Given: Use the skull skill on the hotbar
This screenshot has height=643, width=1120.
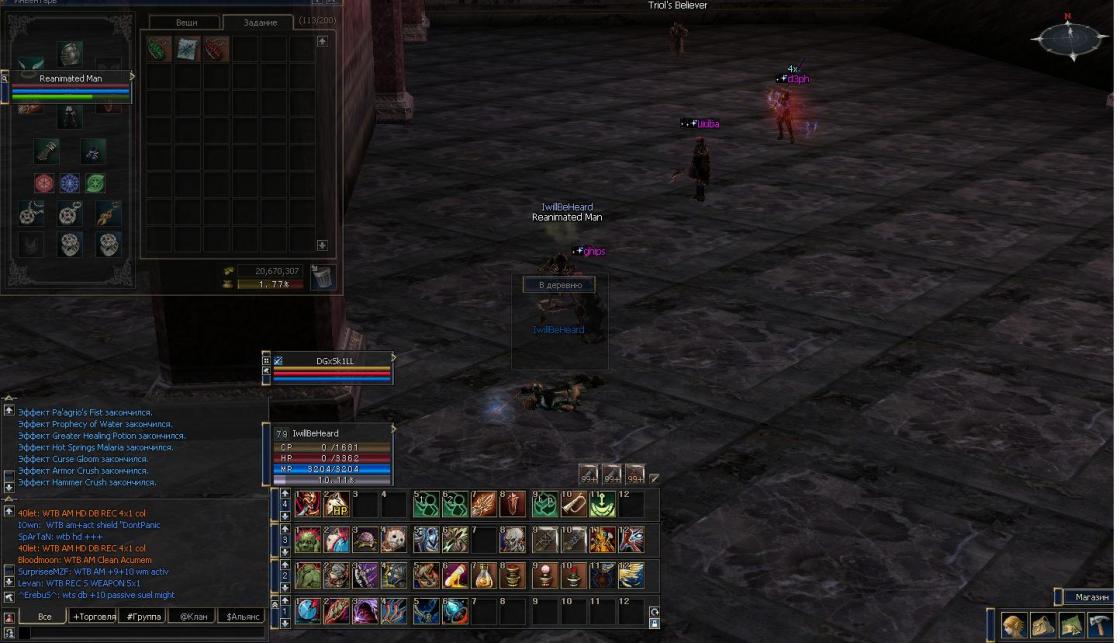Looking at the screenshot, I should (513, 540).
